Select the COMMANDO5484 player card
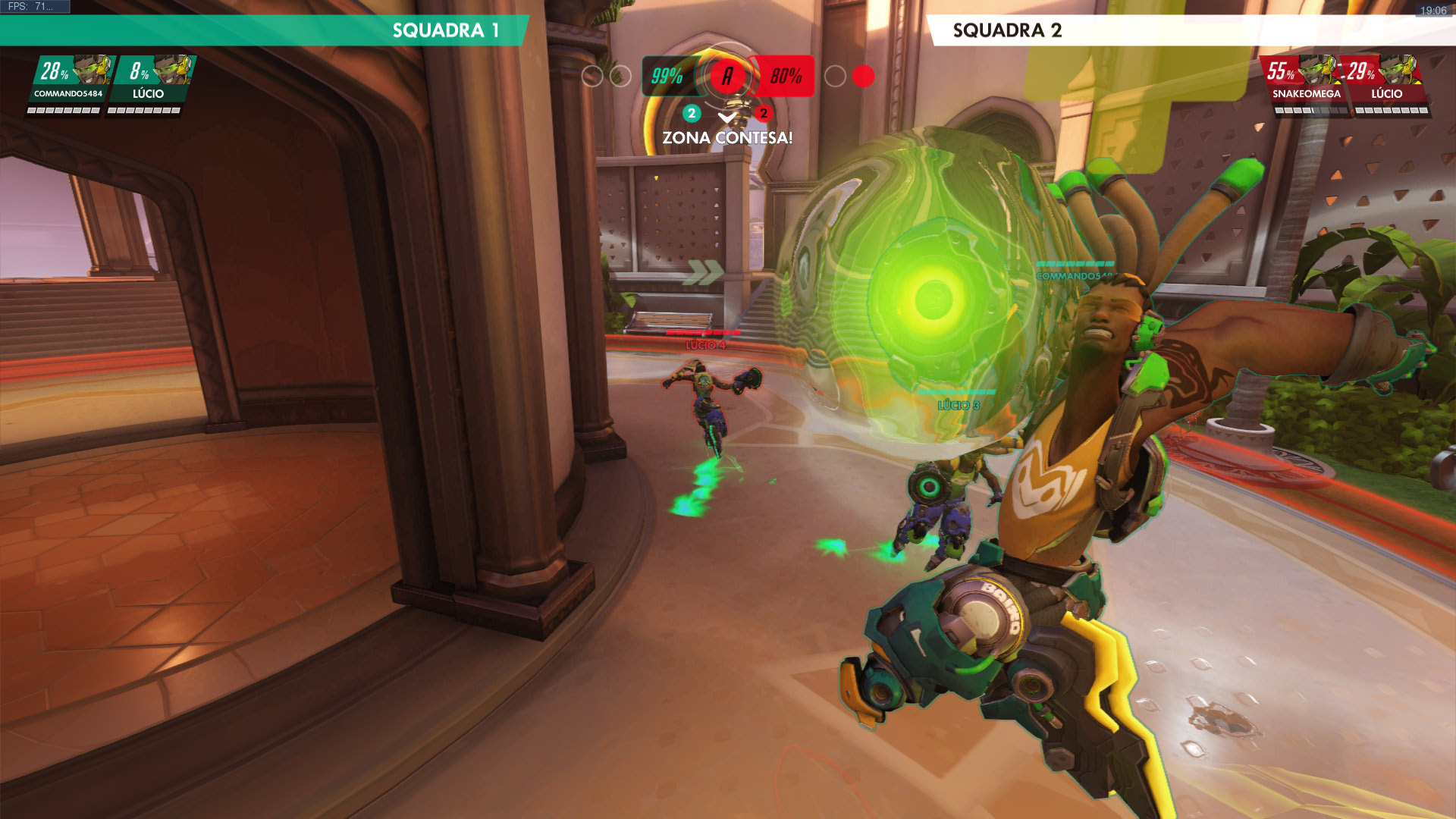This screenshot has height=819, width=1456. (68, 83)
